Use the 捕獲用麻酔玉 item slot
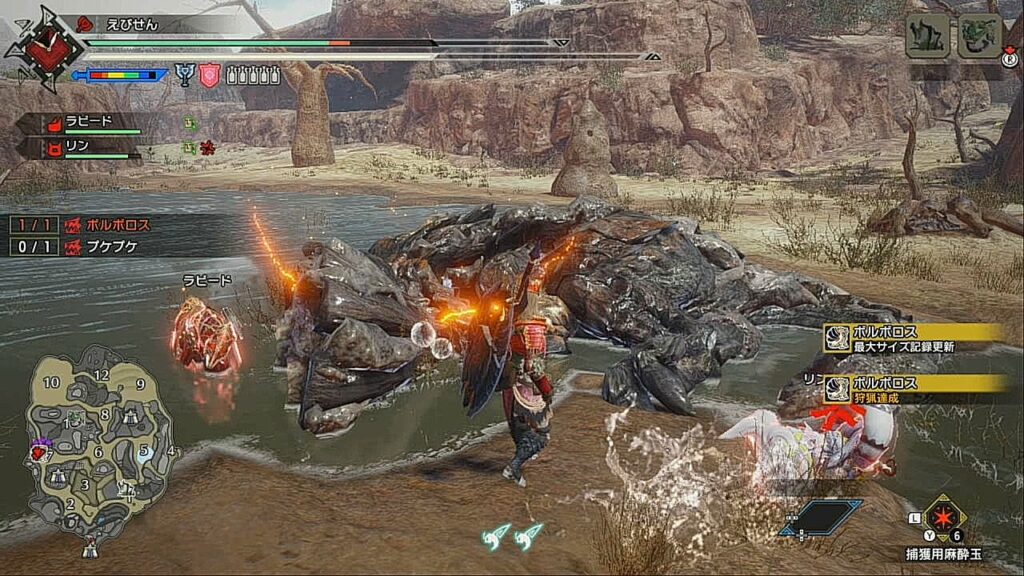The image size is (1024, 576). 944,518
